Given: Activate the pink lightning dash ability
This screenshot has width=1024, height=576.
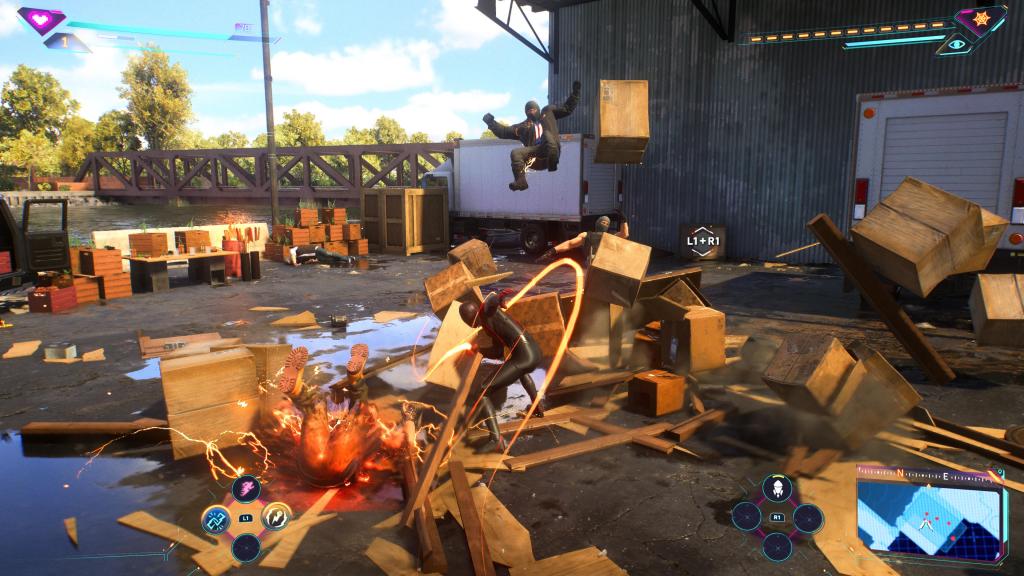Looking at the screenshot, I should 246,488.
